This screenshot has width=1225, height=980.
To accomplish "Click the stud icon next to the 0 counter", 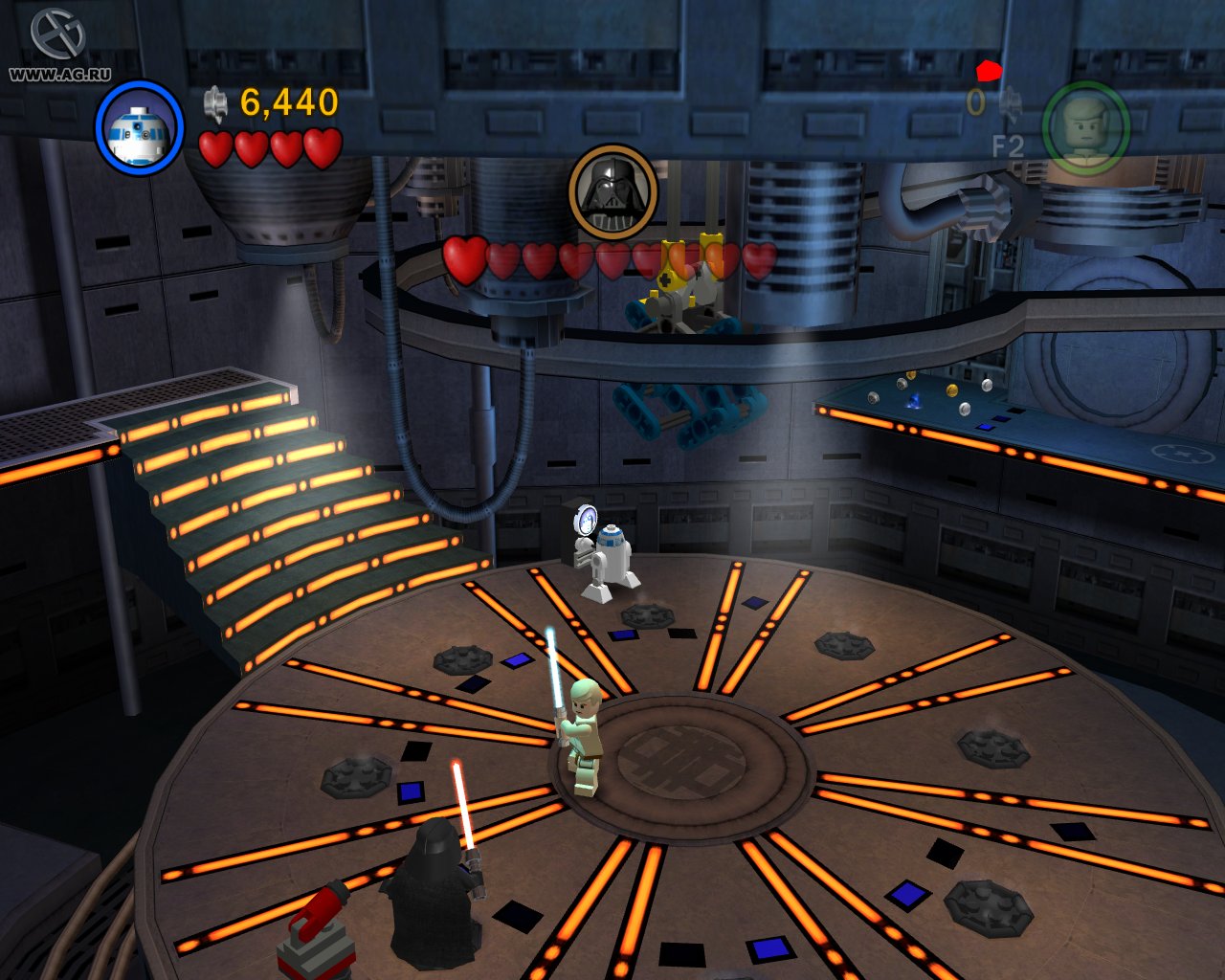I will click(x=1010, y=103).
